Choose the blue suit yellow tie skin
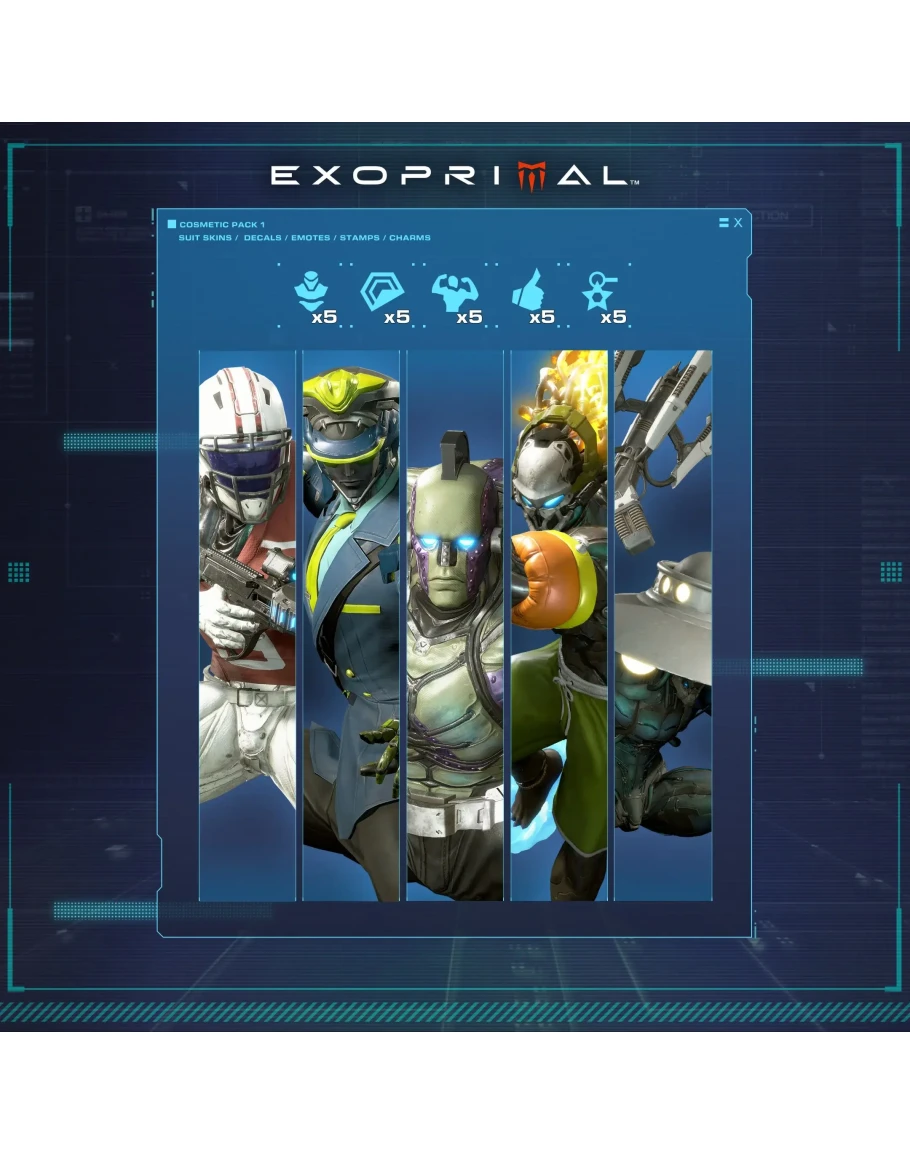Viewport: 910px width, 1155px height. click(351, 625)
